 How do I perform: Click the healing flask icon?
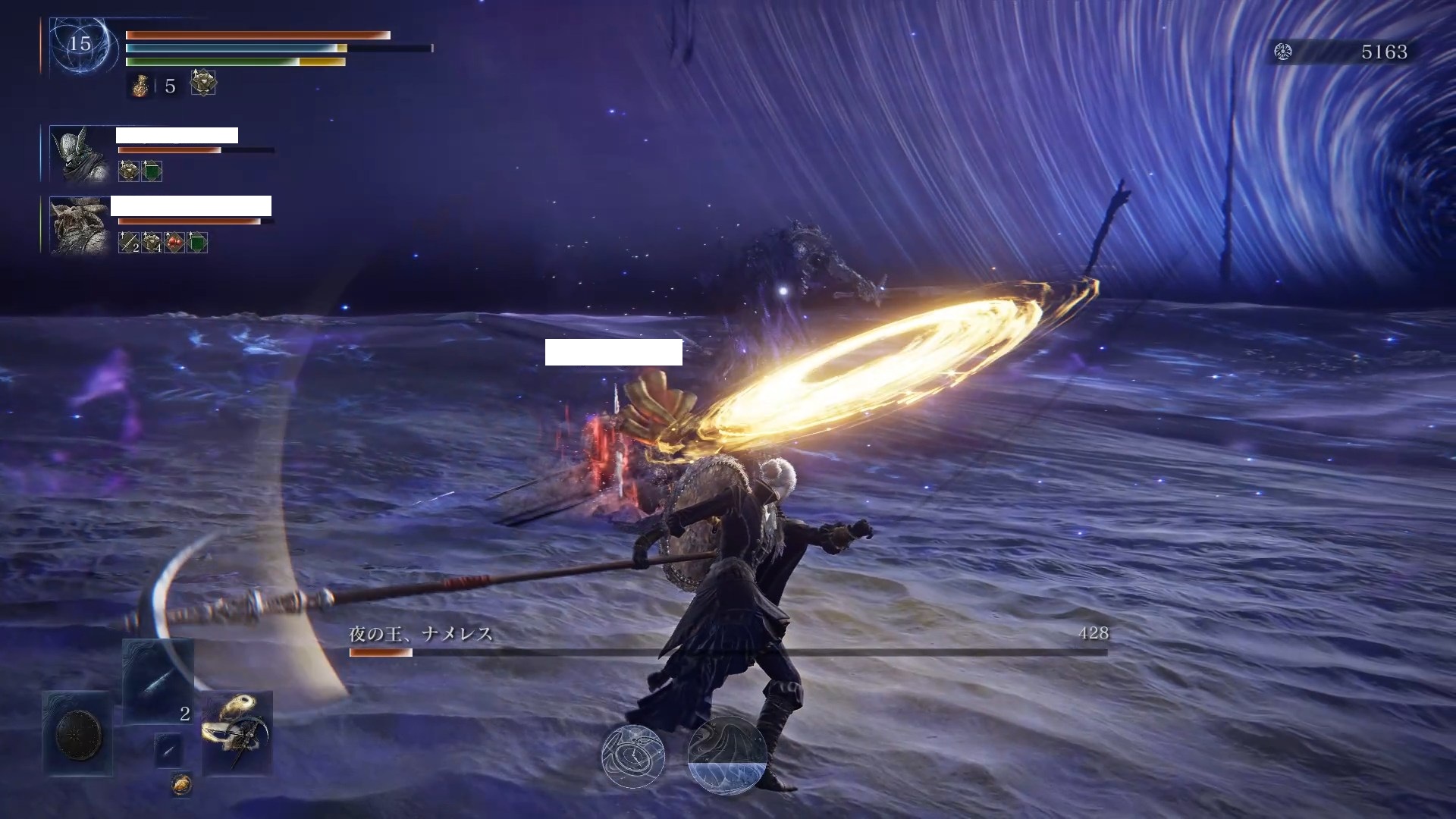click(140, 86)
